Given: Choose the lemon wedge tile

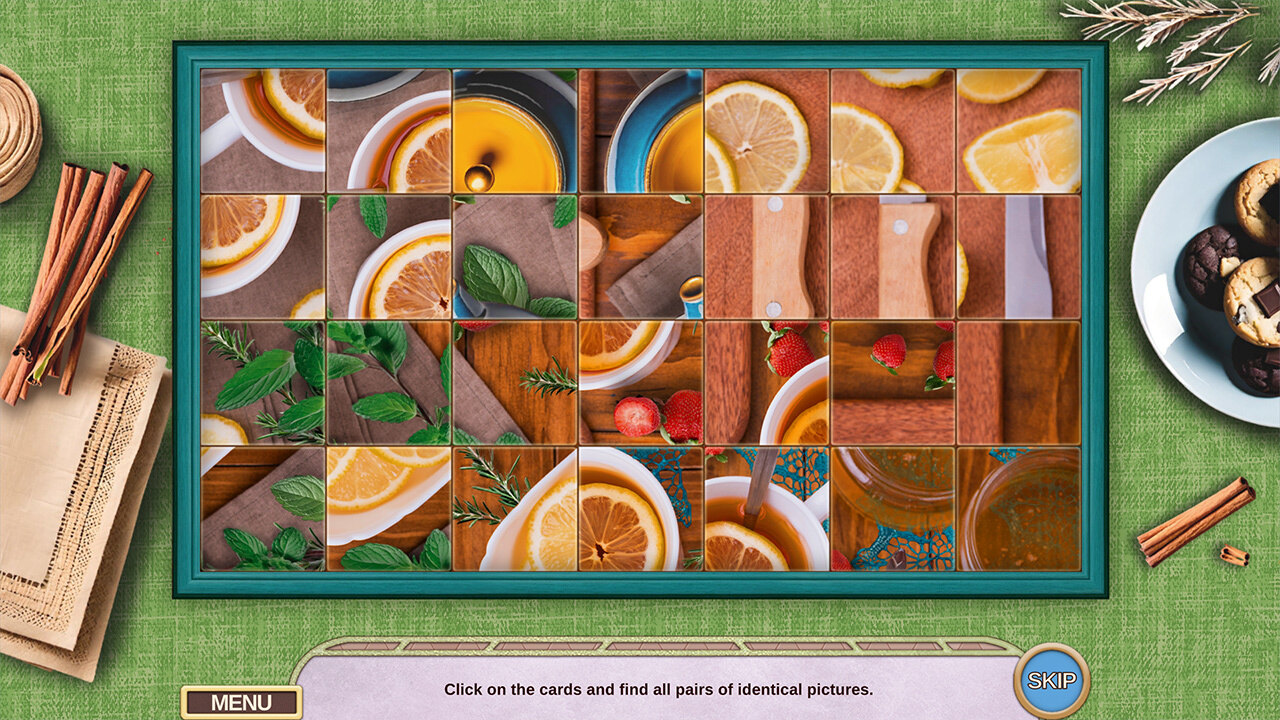Looking at the screenshot, I should point(1019,131).
